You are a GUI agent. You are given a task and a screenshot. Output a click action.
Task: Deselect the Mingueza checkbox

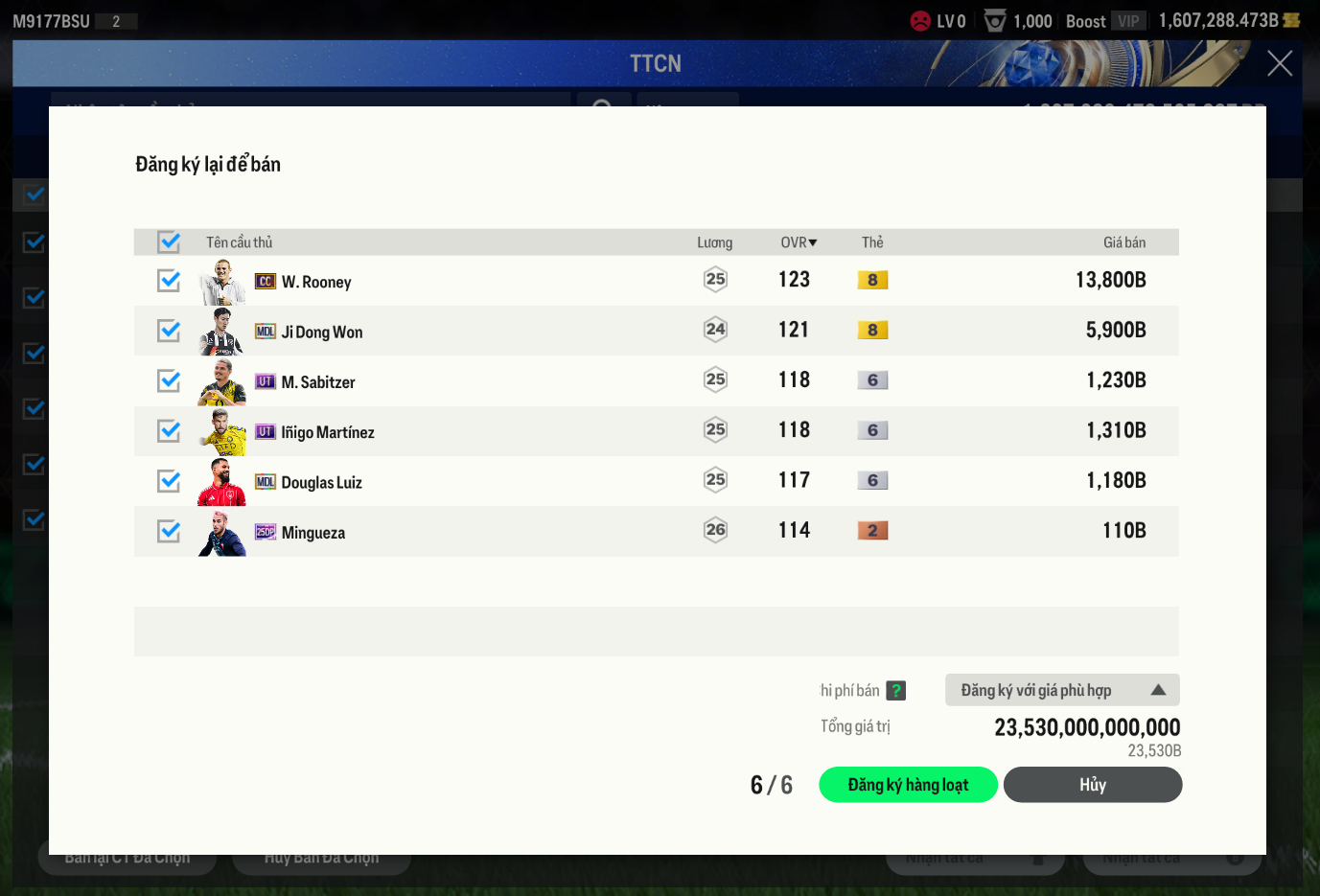pyautogui.click(x=170, y=531)
